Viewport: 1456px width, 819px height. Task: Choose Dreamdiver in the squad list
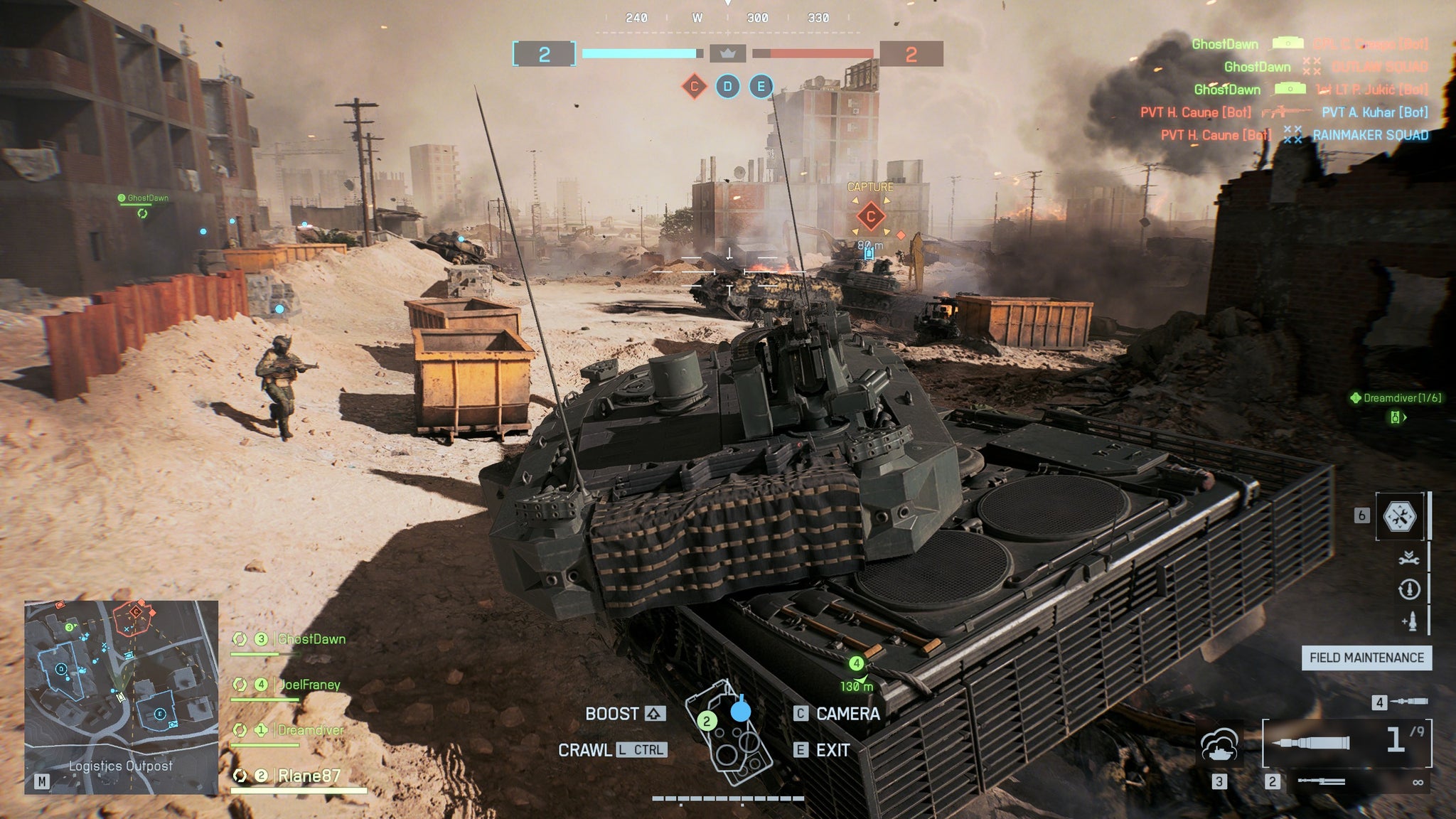click(310, 730)
